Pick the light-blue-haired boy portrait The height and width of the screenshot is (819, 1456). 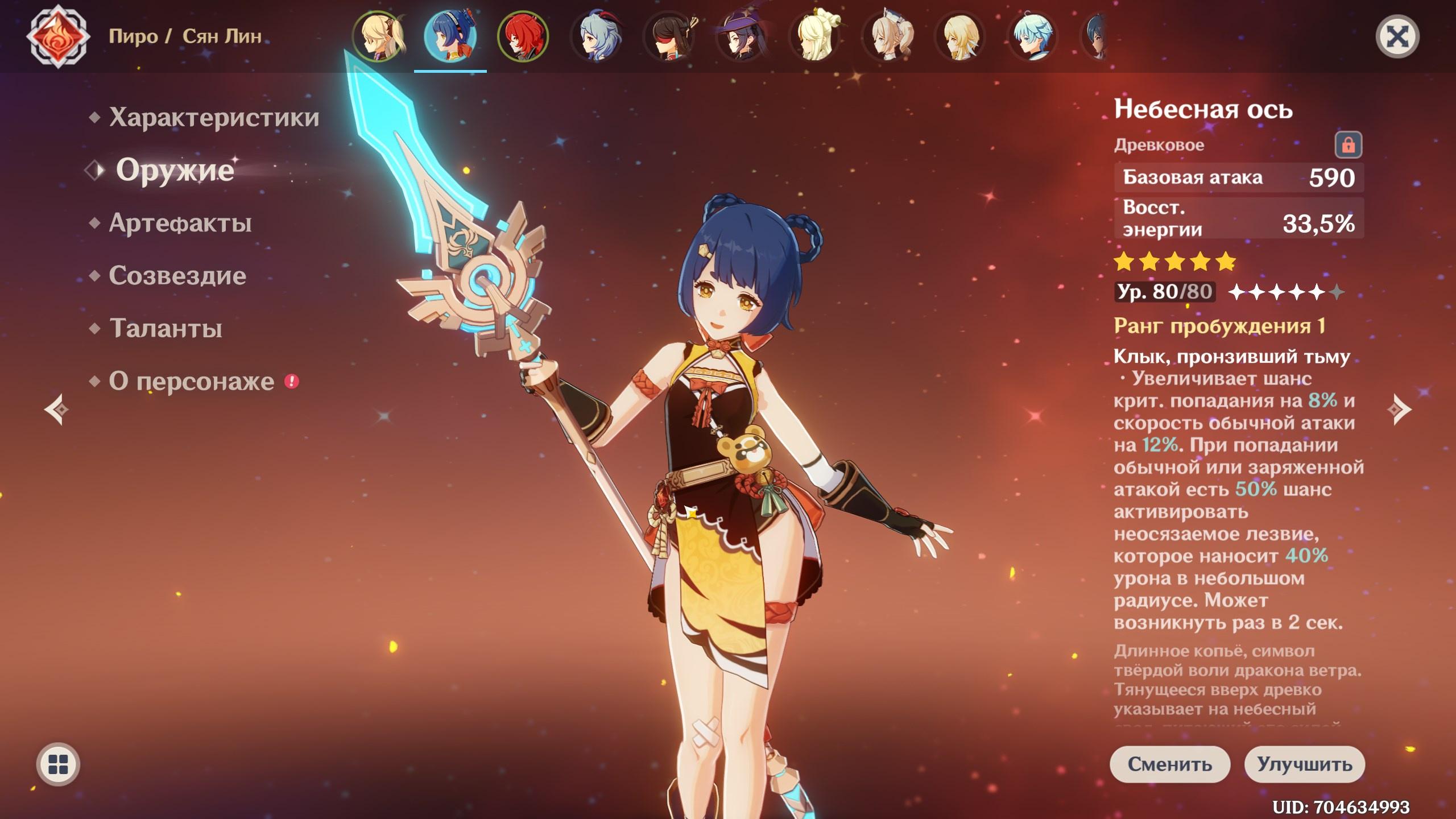(1032, 36)
